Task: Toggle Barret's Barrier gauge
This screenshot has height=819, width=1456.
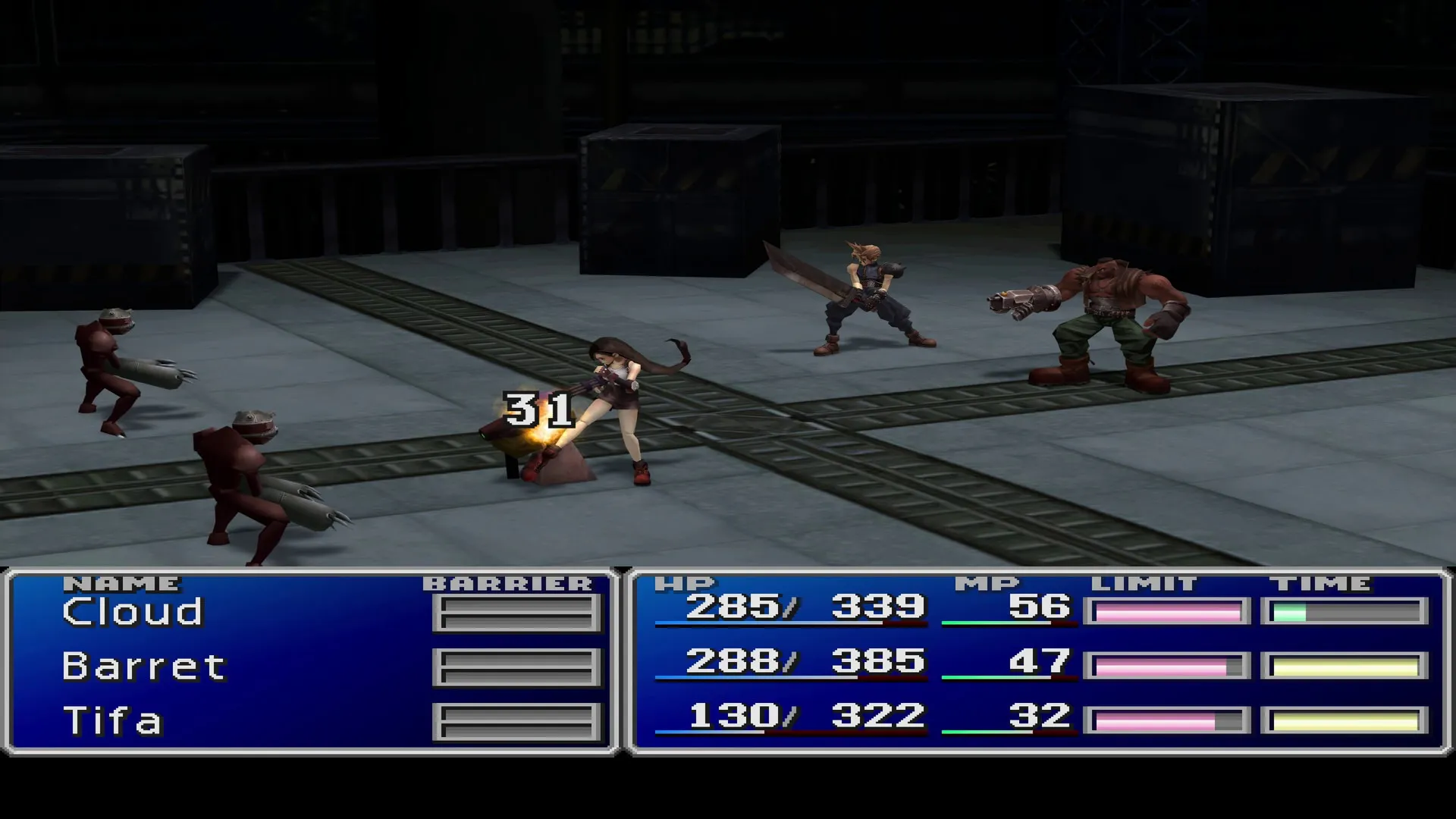Action: 514,666
